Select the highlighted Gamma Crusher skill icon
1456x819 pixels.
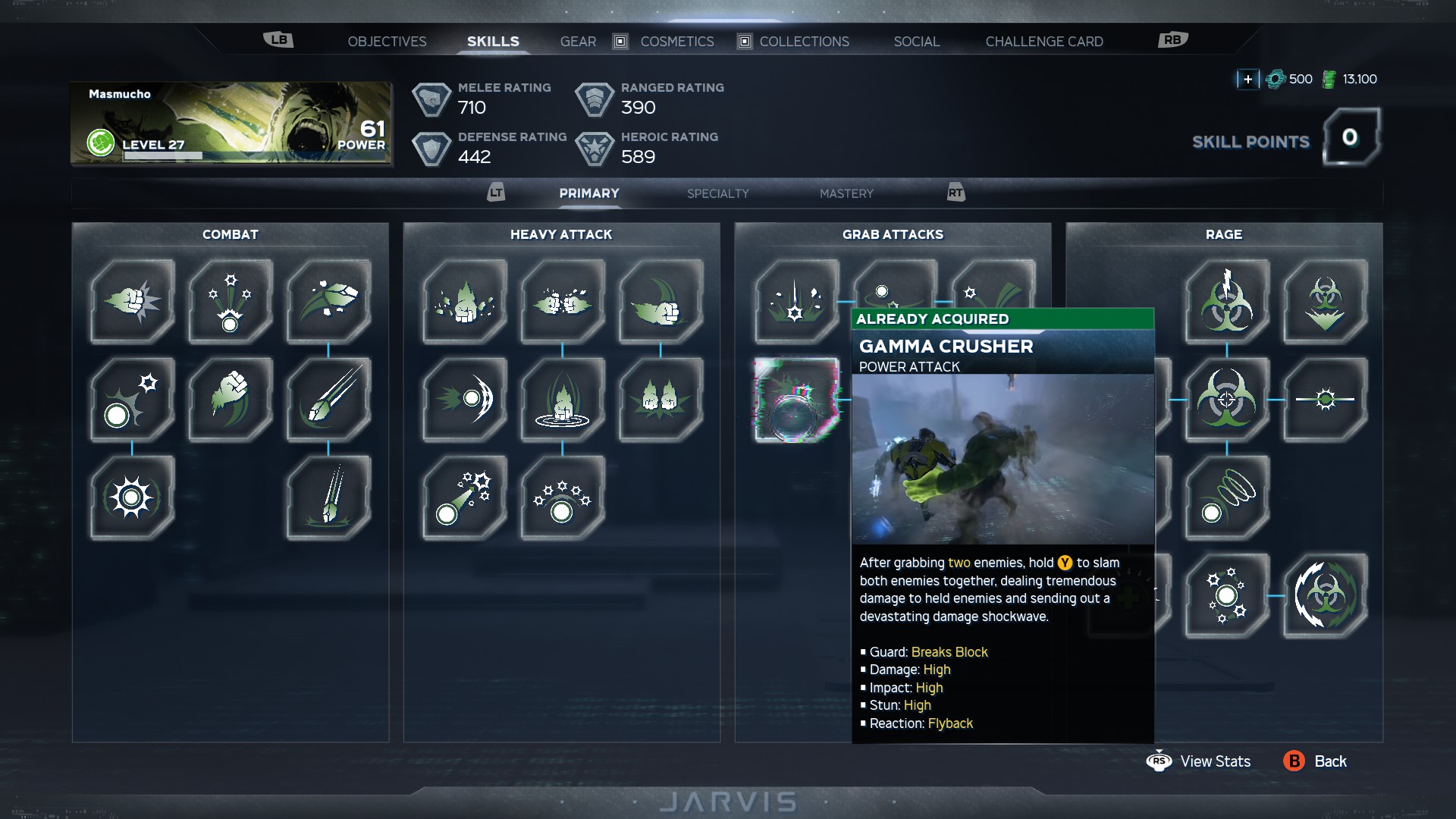tap(796, 400)
